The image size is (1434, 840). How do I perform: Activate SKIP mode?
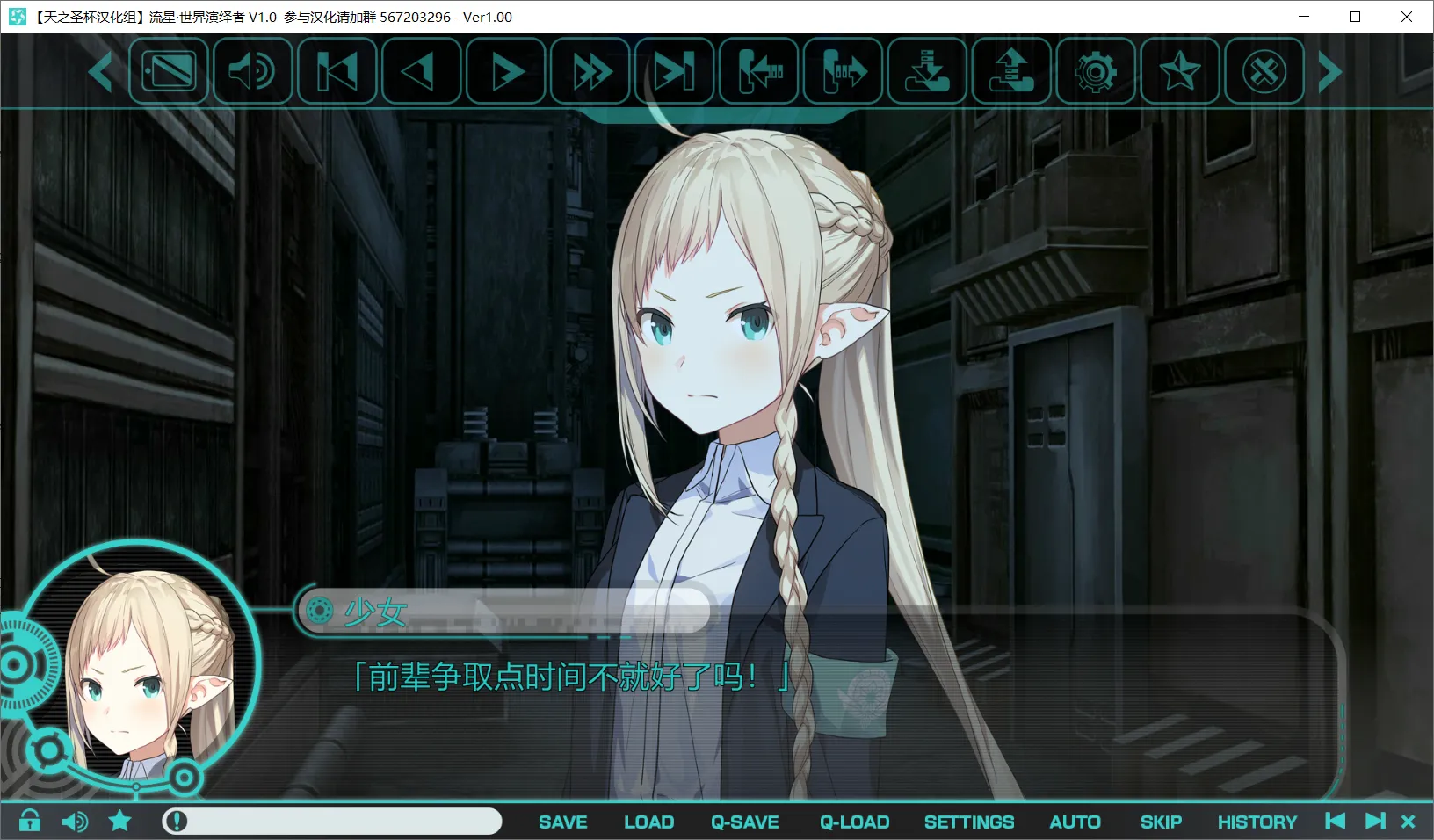click(1161, 822)
